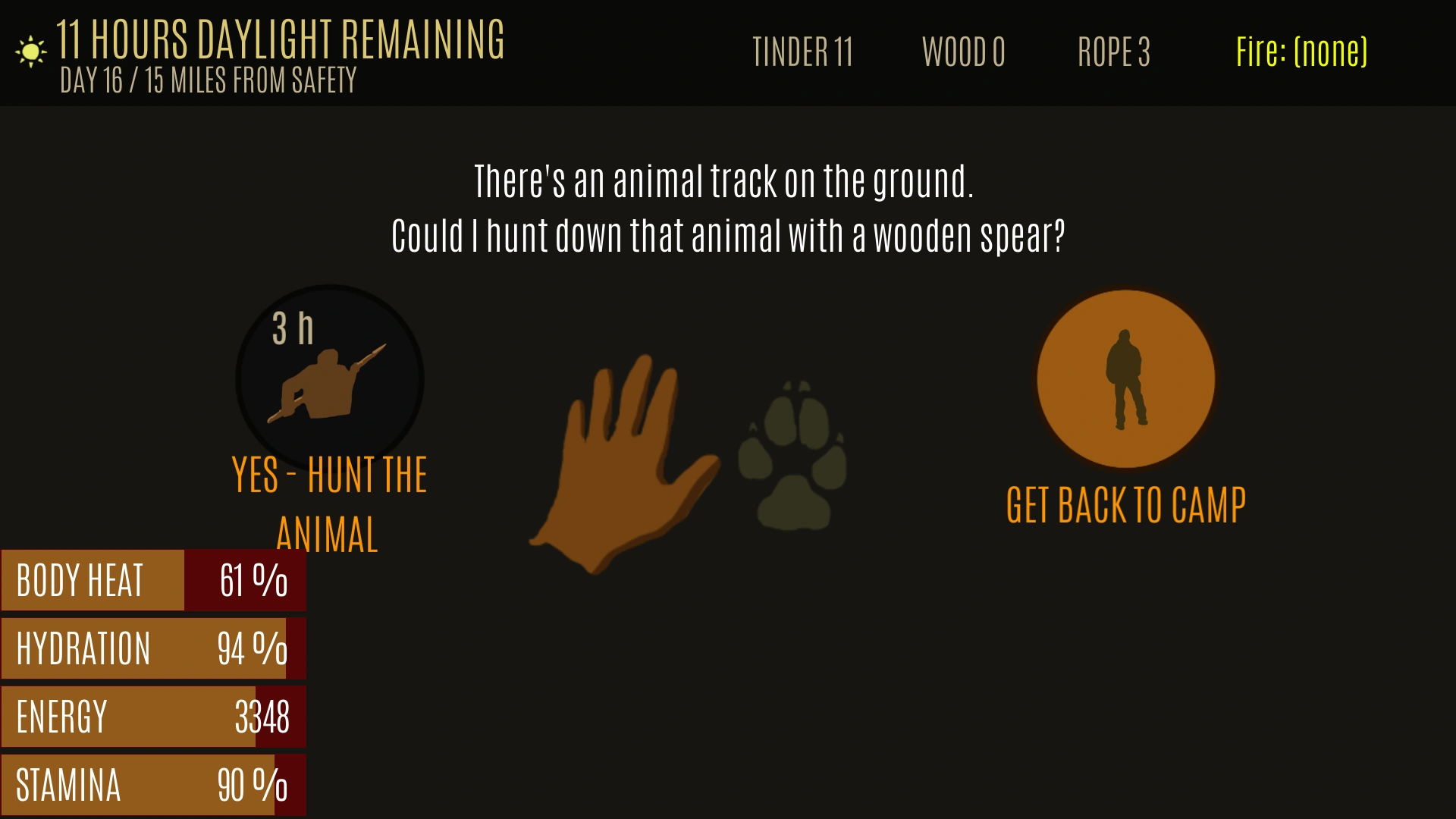Click the Tinder 11 resource counter
Image resolution: width=1456 pixels, height=819 pixels.
[804, 53]
